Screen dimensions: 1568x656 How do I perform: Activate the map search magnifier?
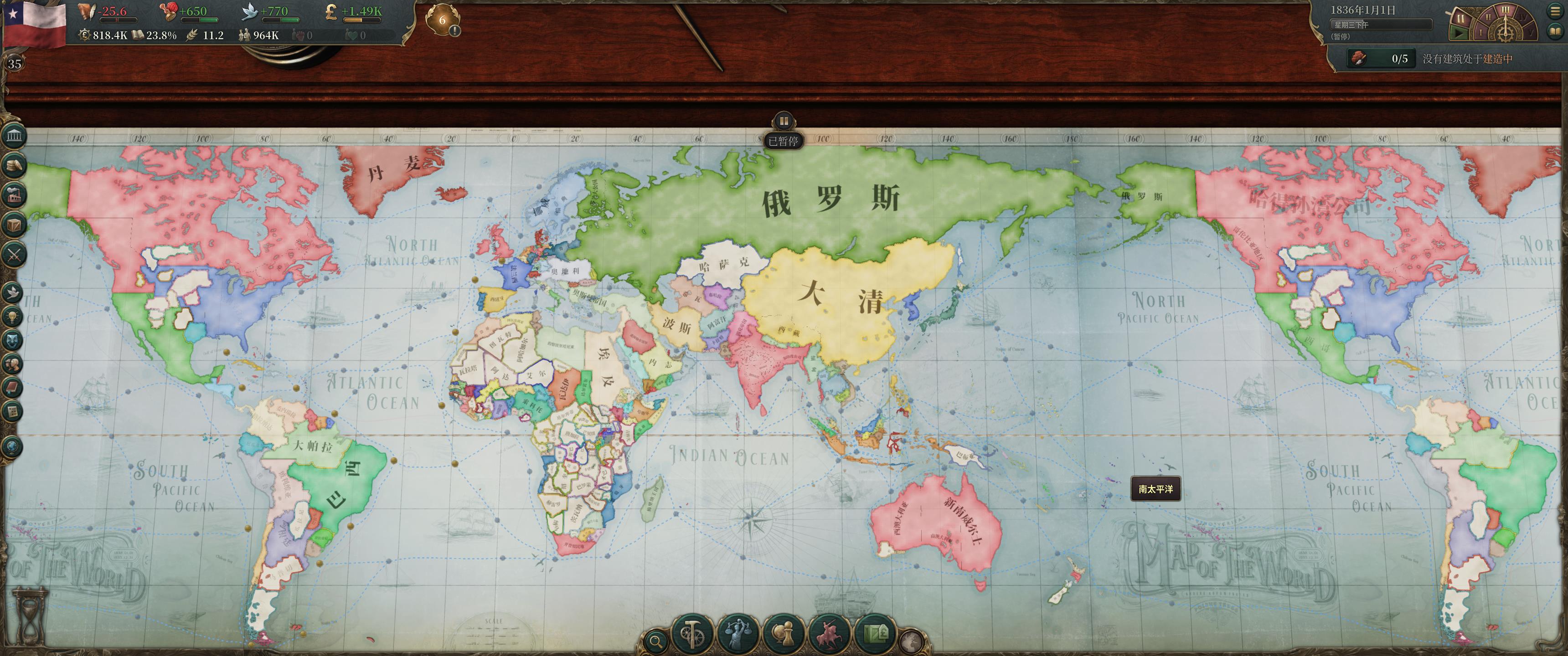pyautogui.click(x=657, y=641)
